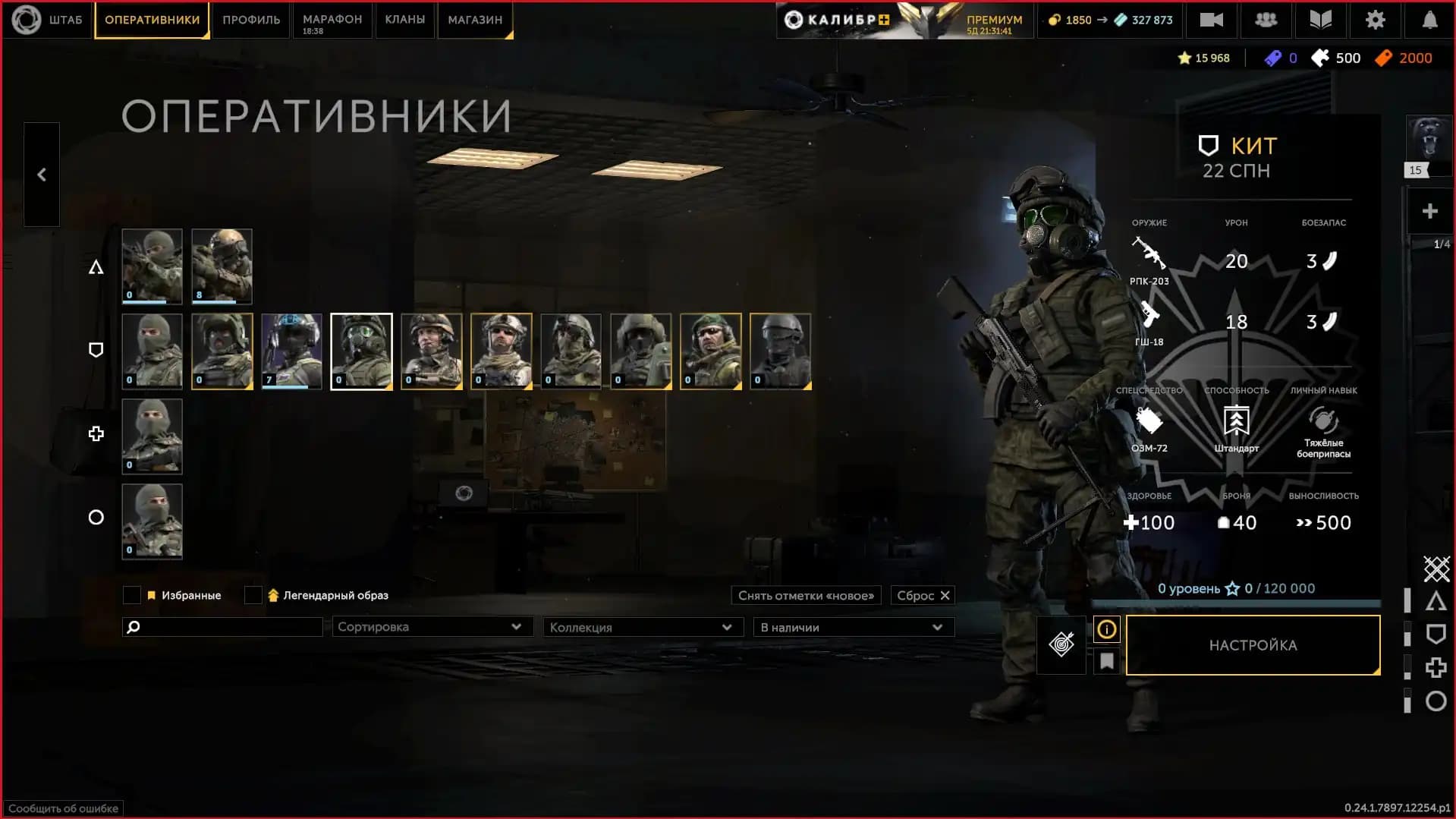
Task: Click the Снять отметки «новое» button
Action: tap(805, 595)
